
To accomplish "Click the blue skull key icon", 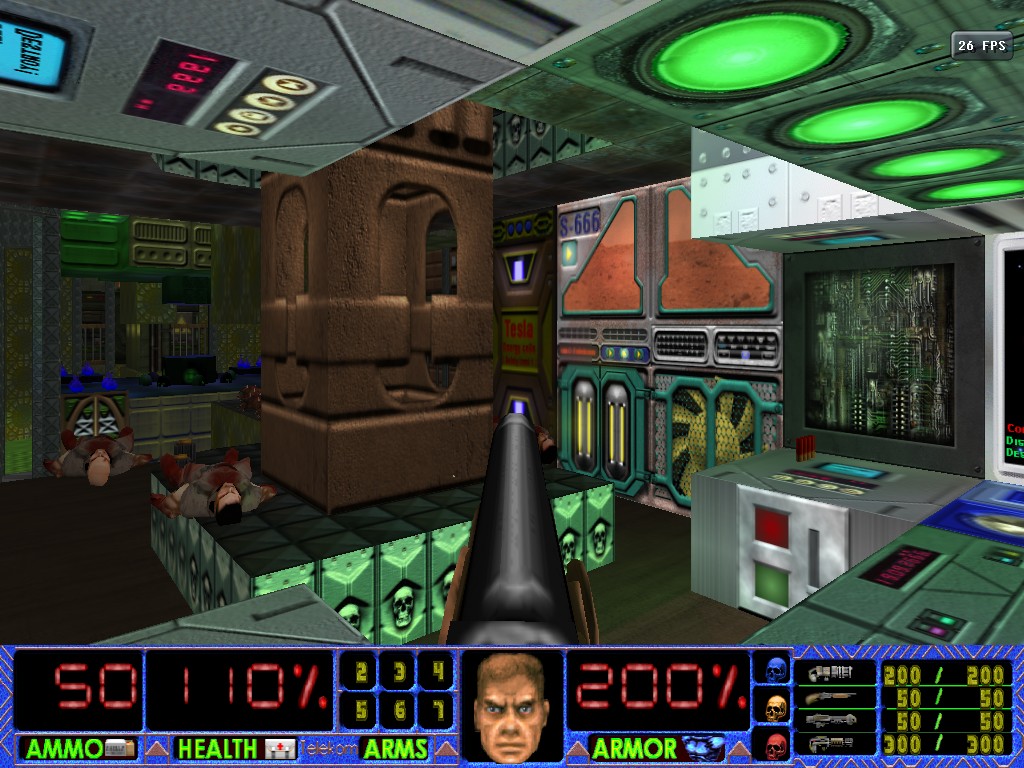I will tap(775, 670).
